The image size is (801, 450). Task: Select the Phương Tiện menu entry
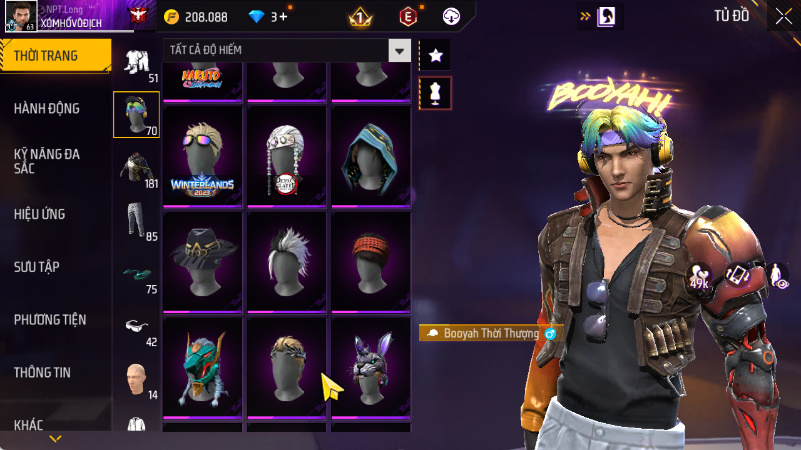[x=50, y=319]
